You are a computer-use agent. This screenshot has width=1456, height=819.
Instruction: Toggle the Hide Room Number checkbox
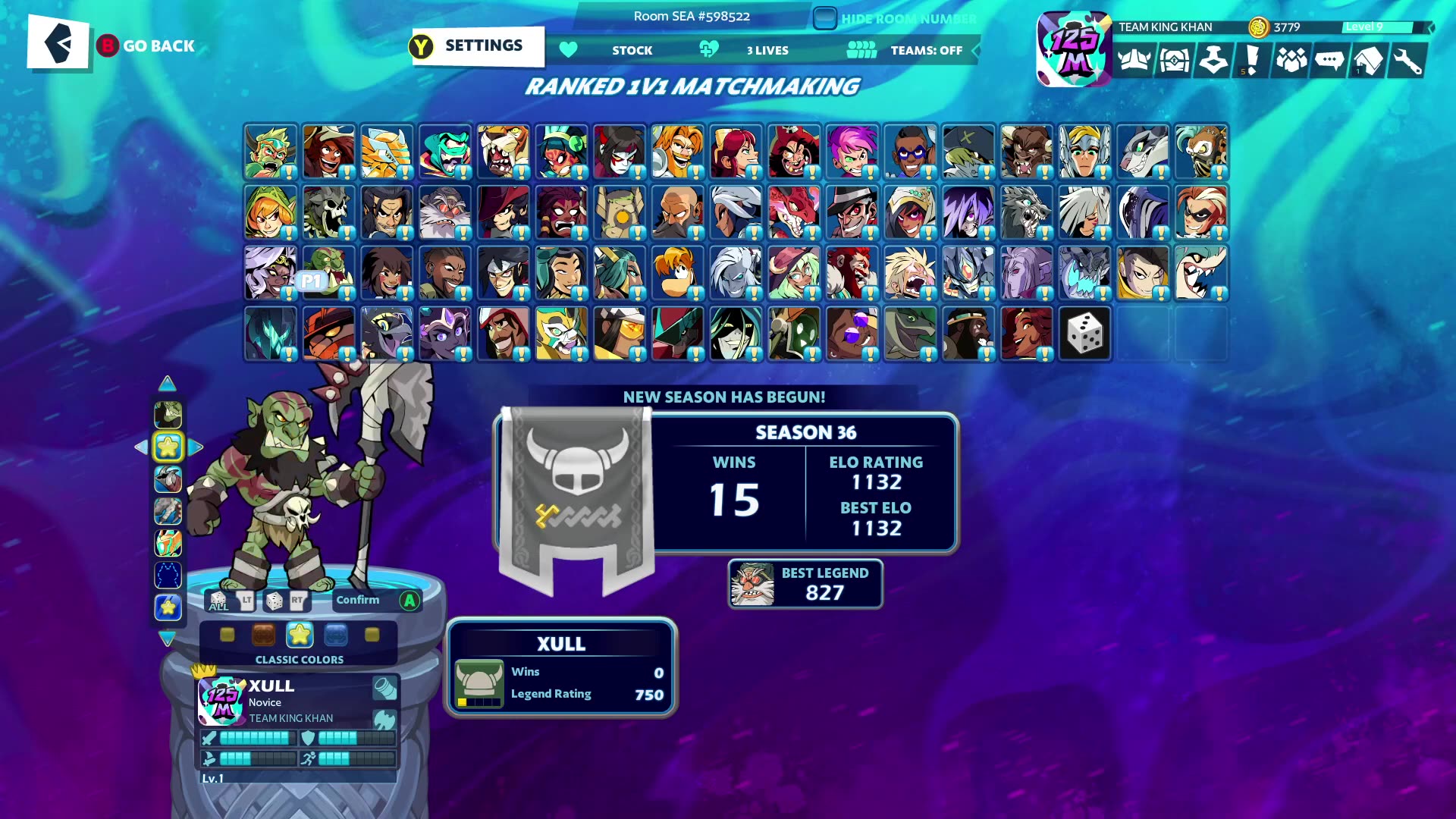point(824,18)
